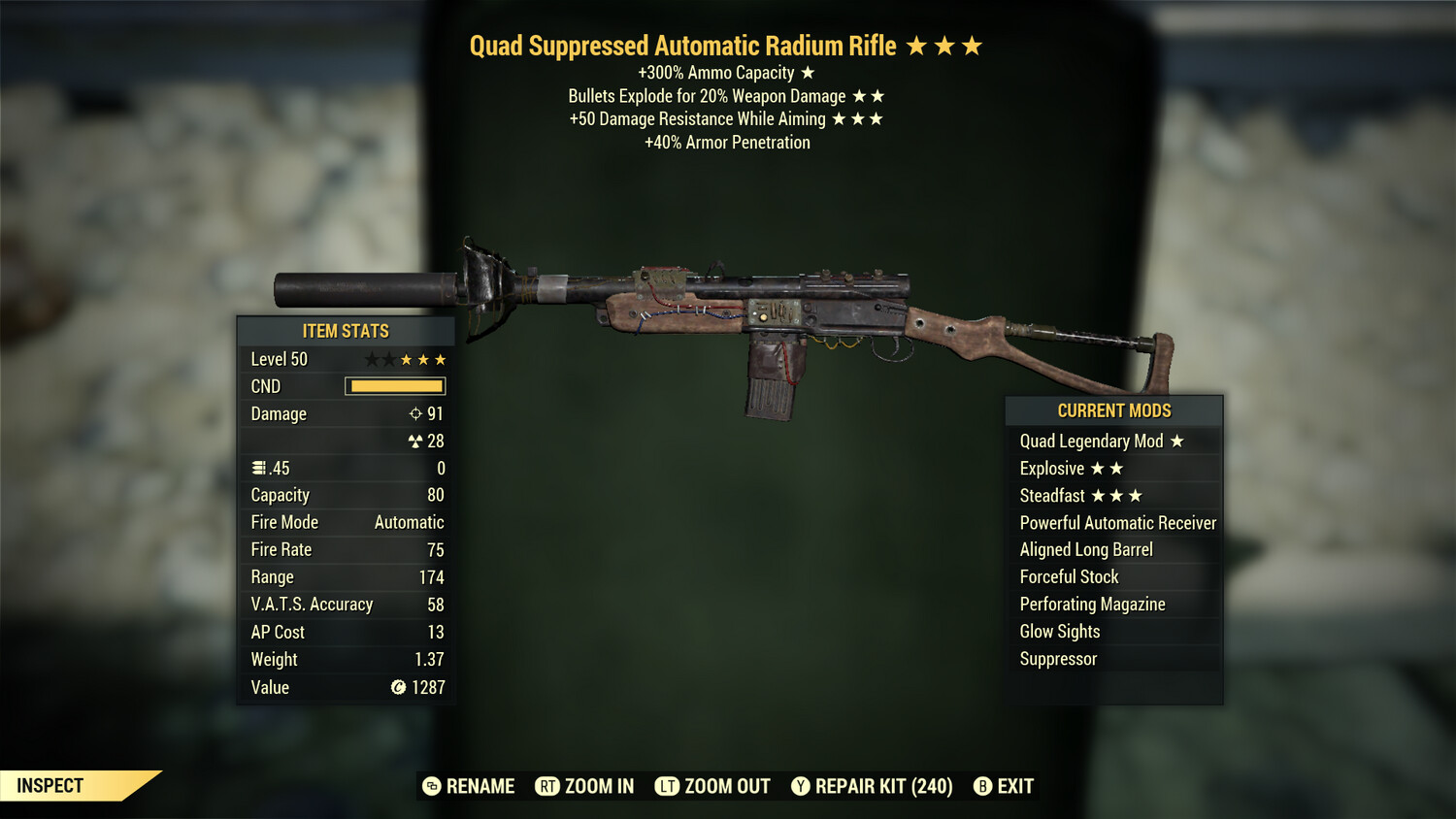Screen dimensions: 1456x819
Task: Click the Y button icon for Repair Kit
Action: (800, 786)
